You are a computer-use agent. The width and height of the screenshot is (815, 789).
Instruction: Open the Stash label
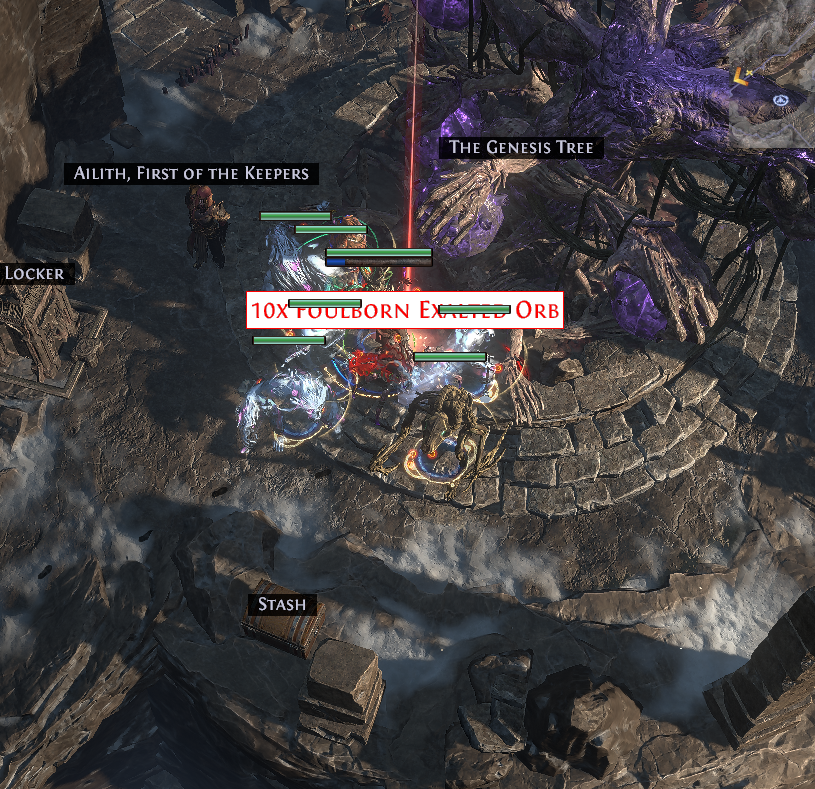283,605
